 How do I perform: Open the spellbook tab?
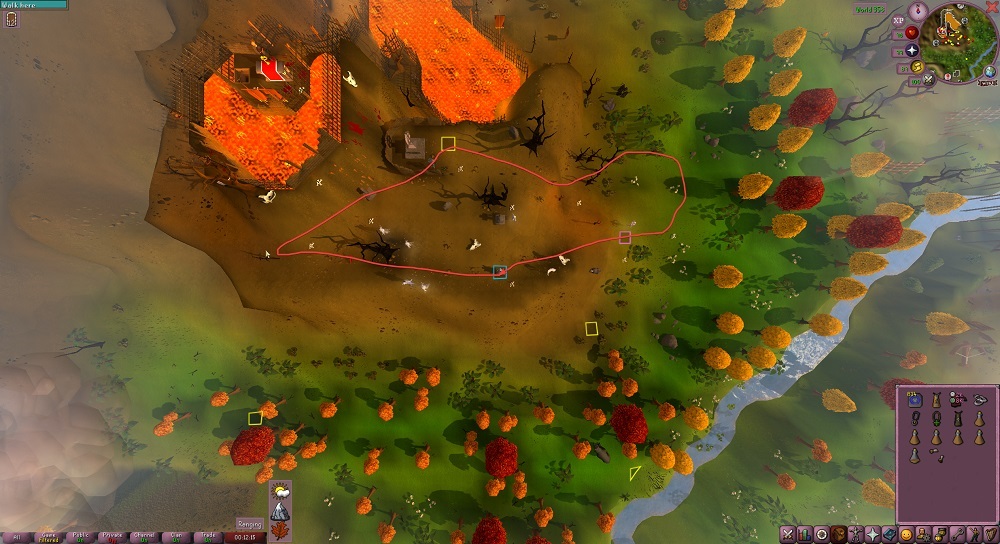coord(889,534)
